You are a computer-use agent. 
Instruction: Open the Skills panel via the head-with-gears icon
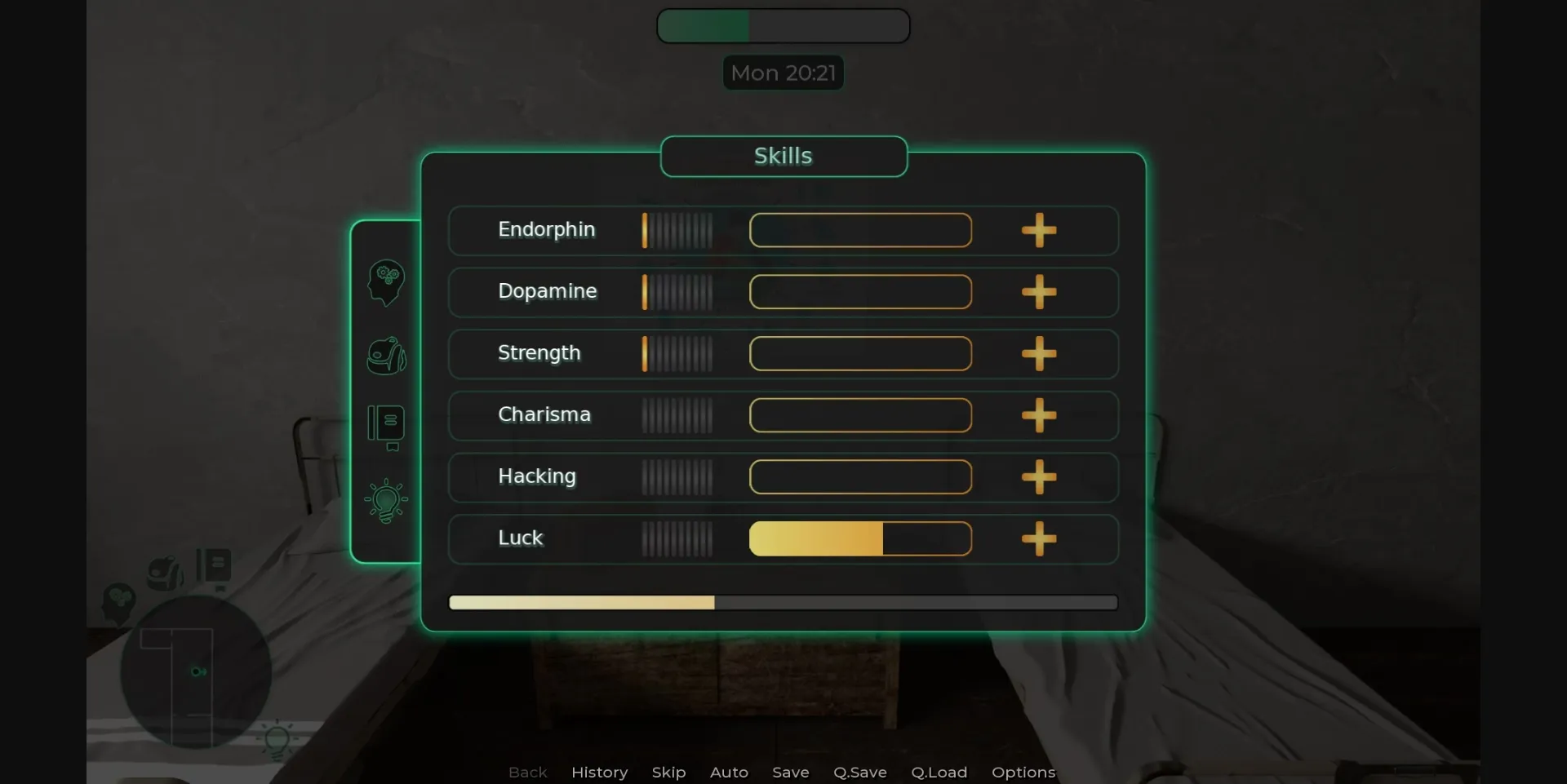[x=385, y=281]
